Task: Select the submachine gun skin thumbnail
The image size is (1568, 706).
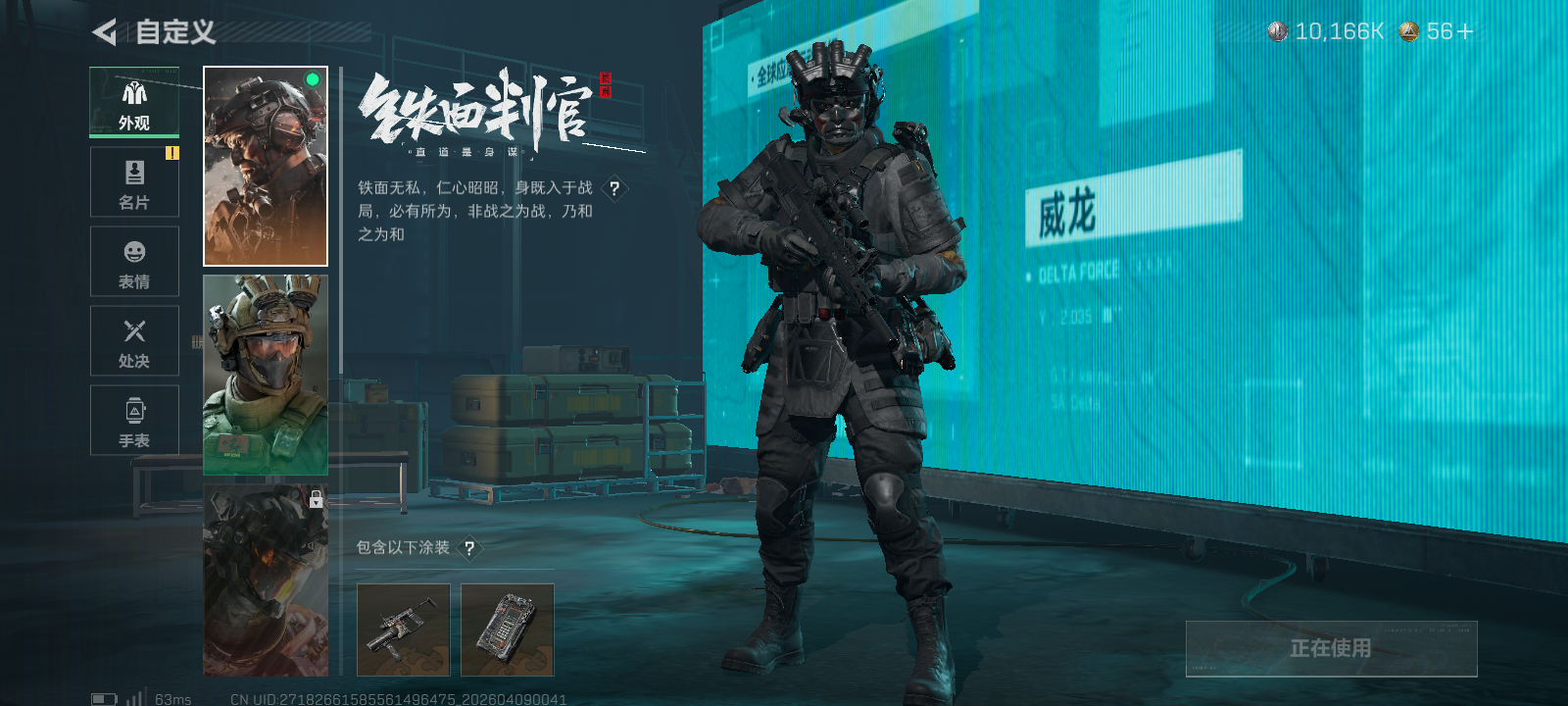Action: [403, 630]
